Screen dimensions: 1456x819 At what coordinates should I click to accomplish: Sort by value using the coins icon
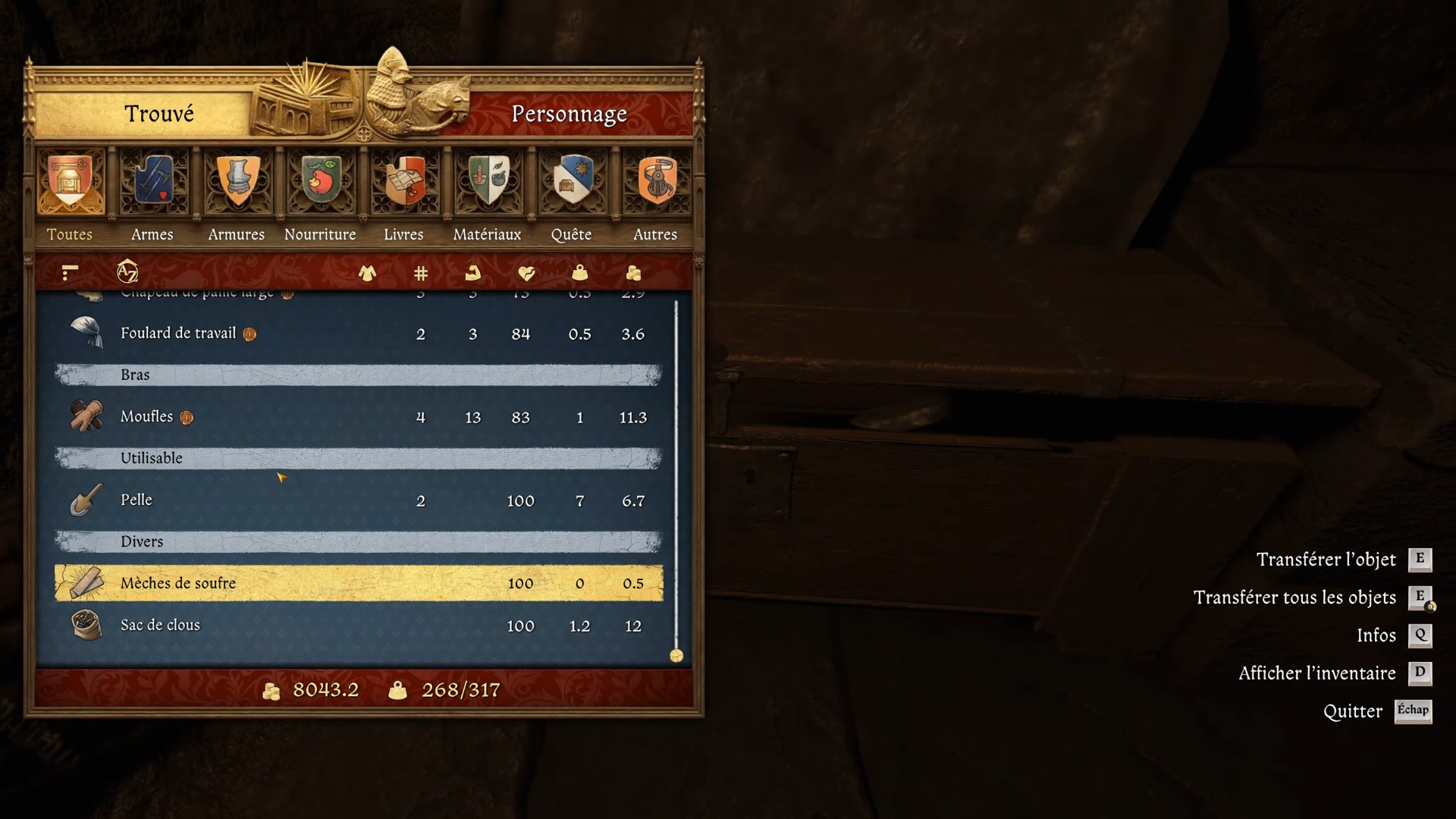[634, 274]
